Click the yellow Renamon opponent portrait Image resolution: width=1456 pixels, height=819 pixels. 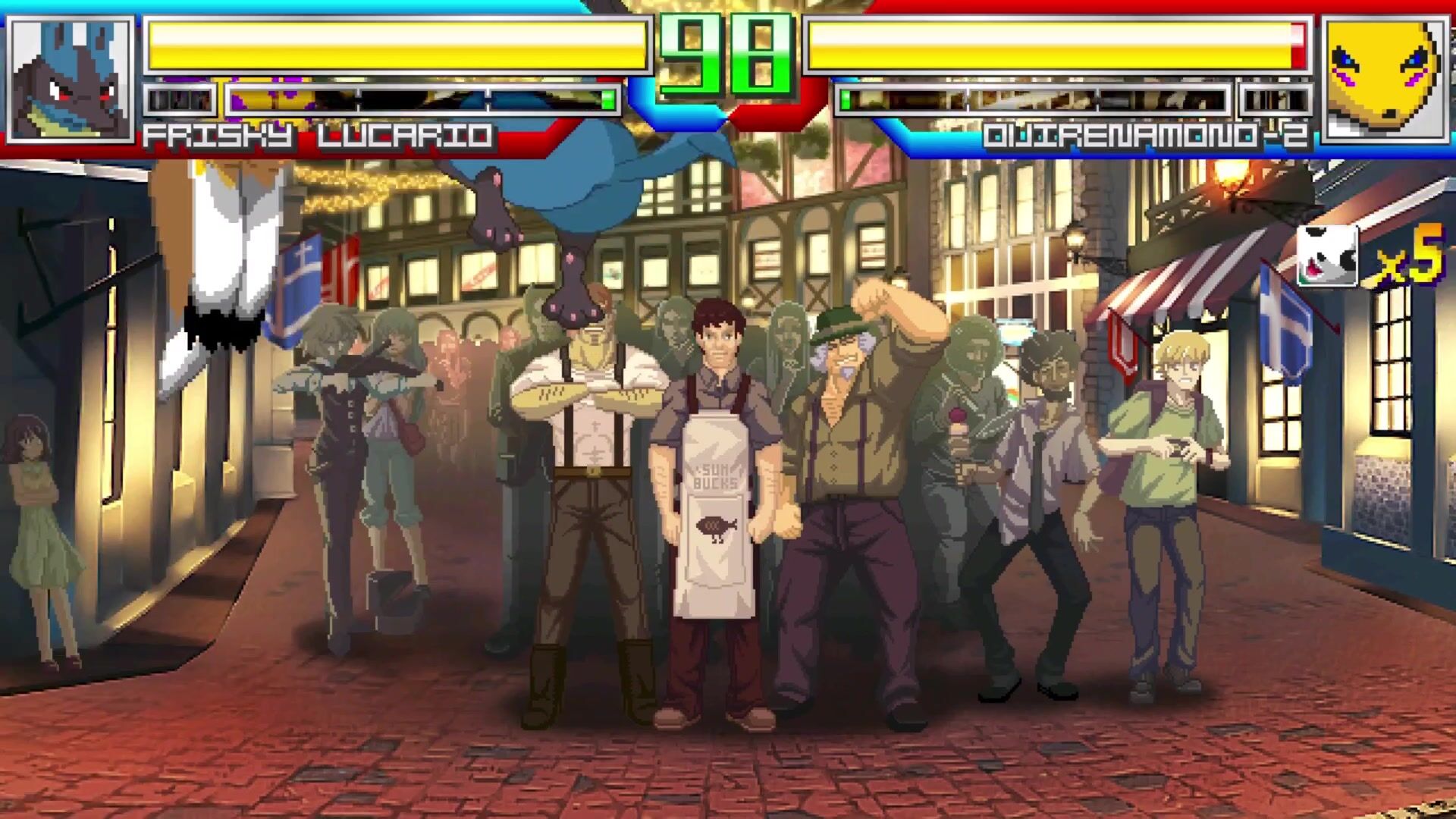1385,80
